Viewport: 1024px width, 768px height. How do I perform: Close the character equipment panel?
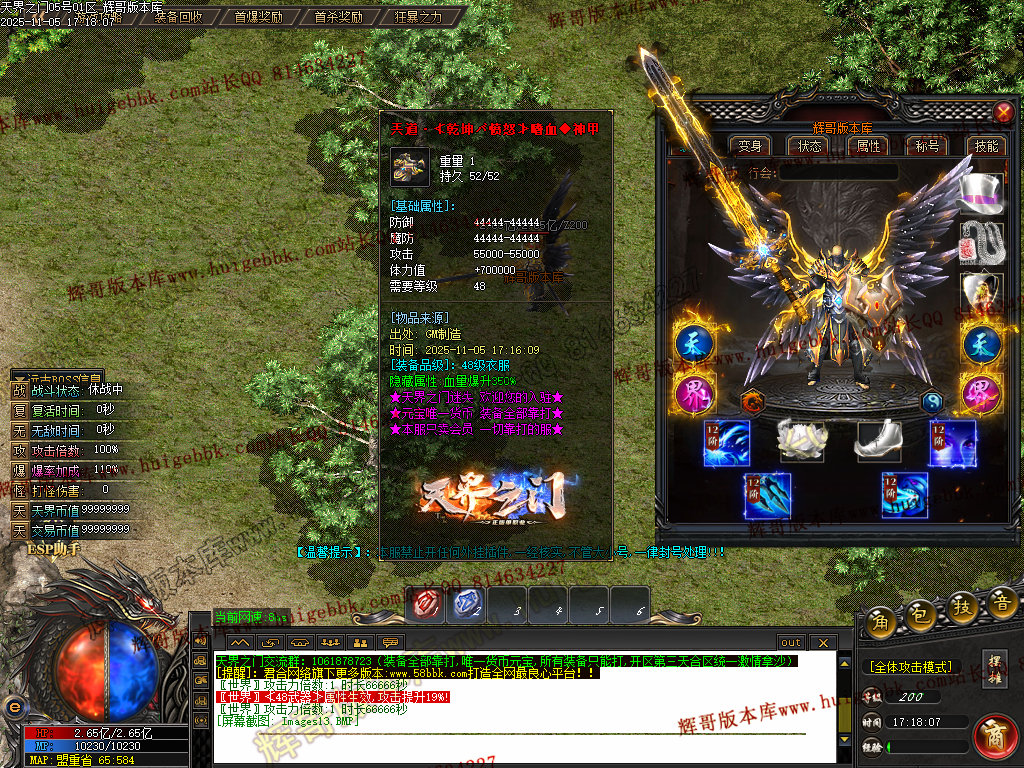pyautogui.click(x=1003, y=112)
